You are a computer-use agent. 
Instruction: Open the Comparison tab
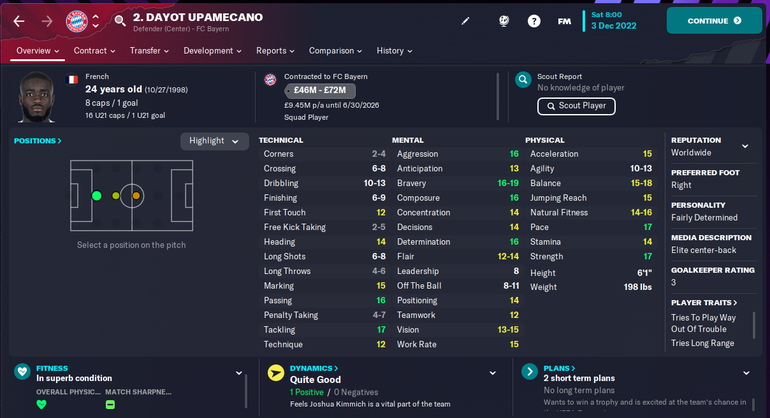[335, 51]
